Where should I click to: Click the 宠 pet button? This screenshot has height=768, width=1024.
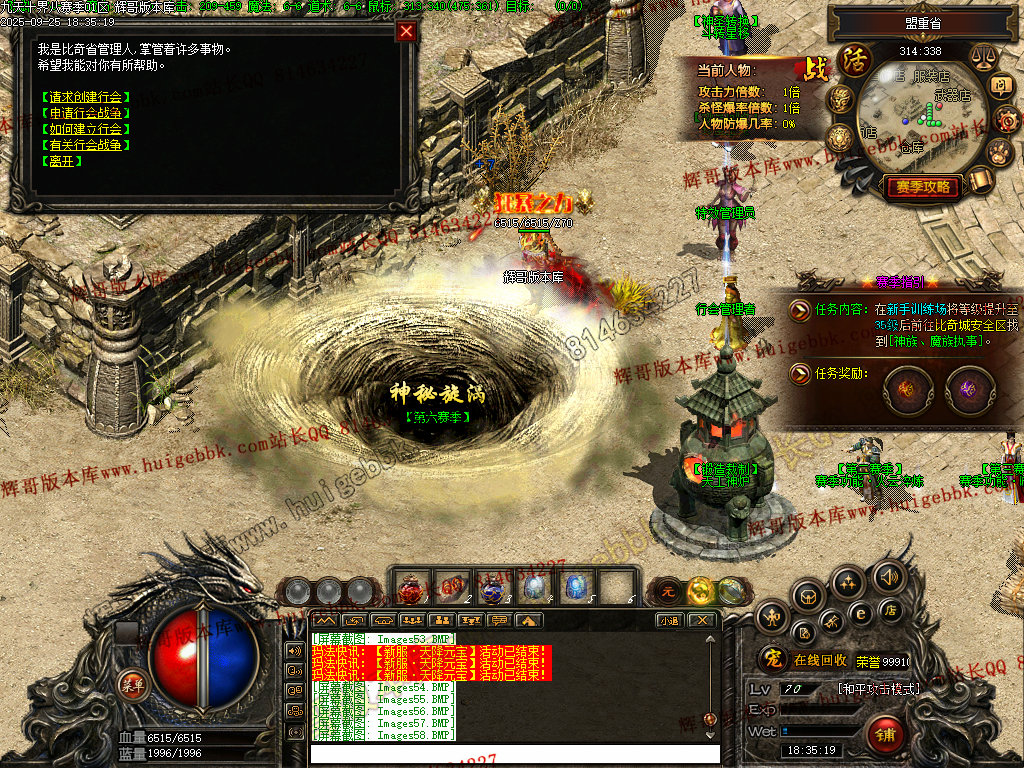[x=770, y=660]
